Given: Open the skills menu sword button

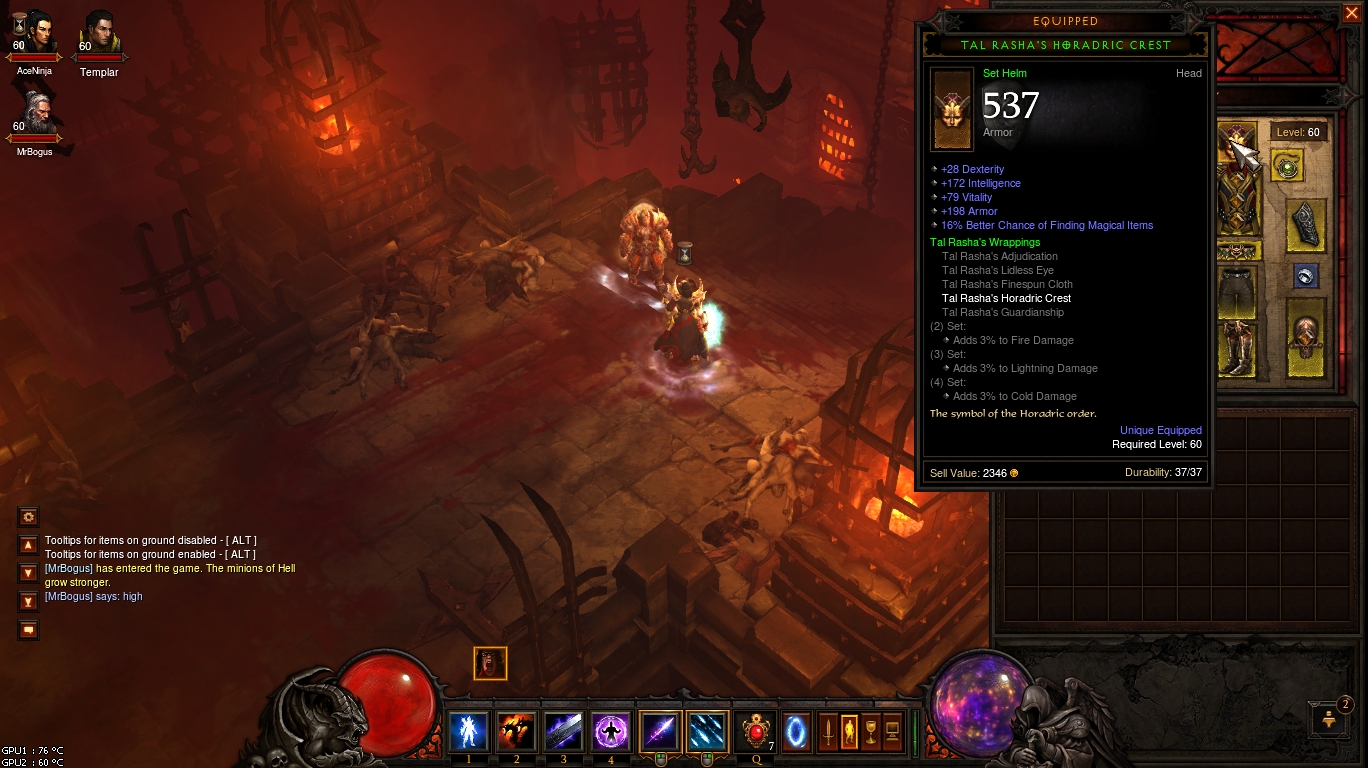Looking at the screenshot, I should point(827,732).
